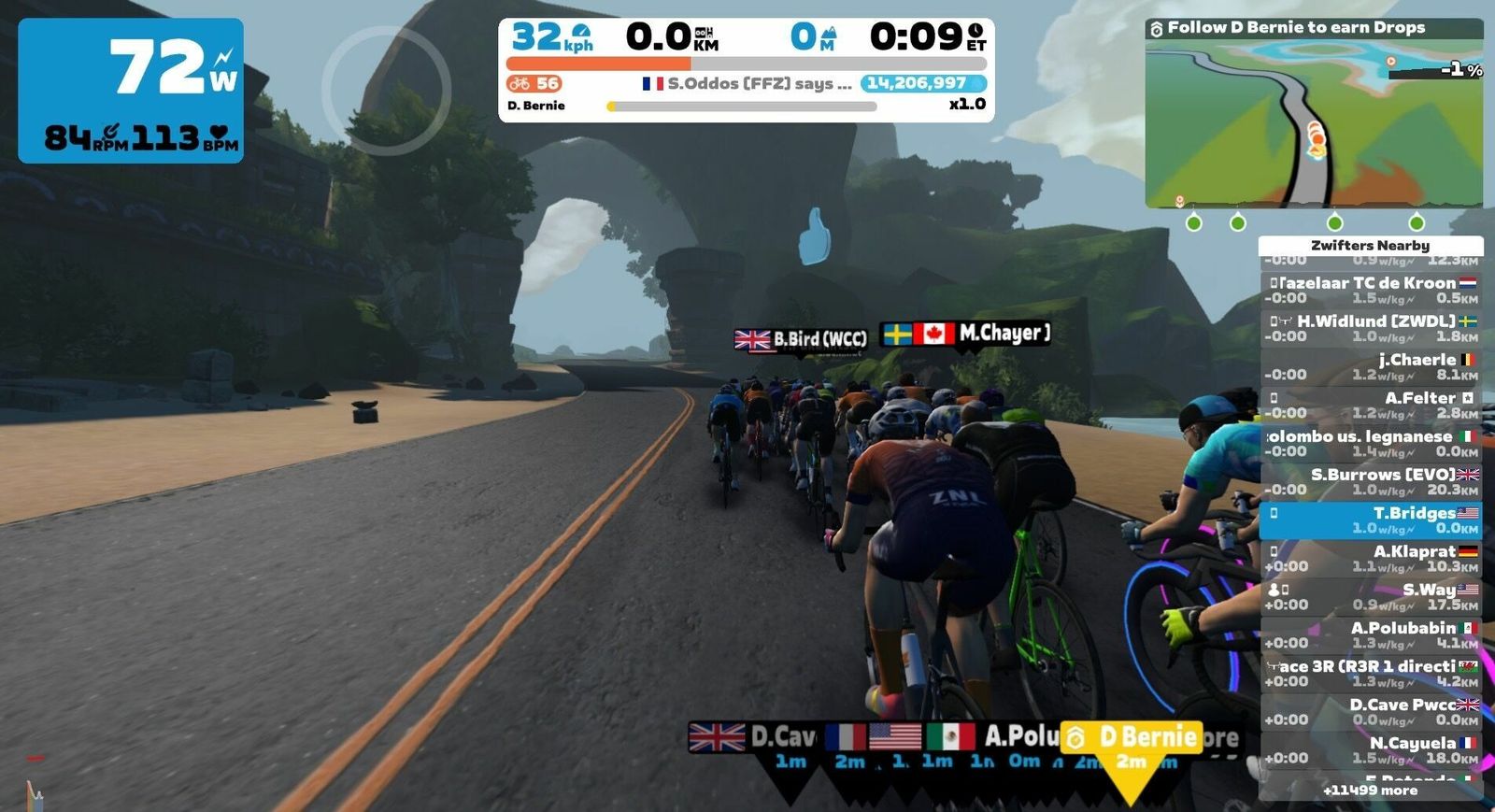Select D.Cave Pwcc in the Zwifters Nearby list
The width and height of the screenshot is (1495, 812).
coord(1371,712)
